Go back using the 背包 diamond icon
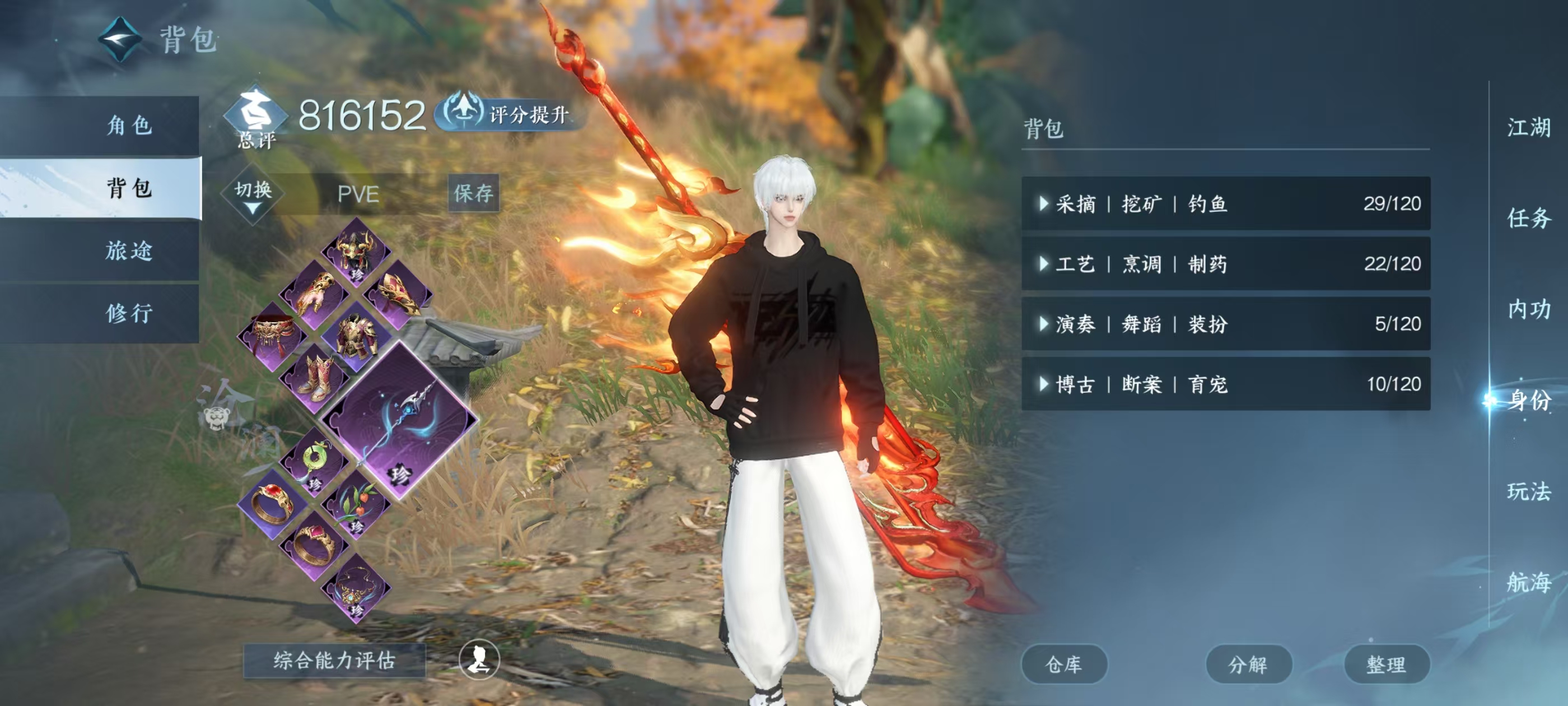 click(120, 40)
